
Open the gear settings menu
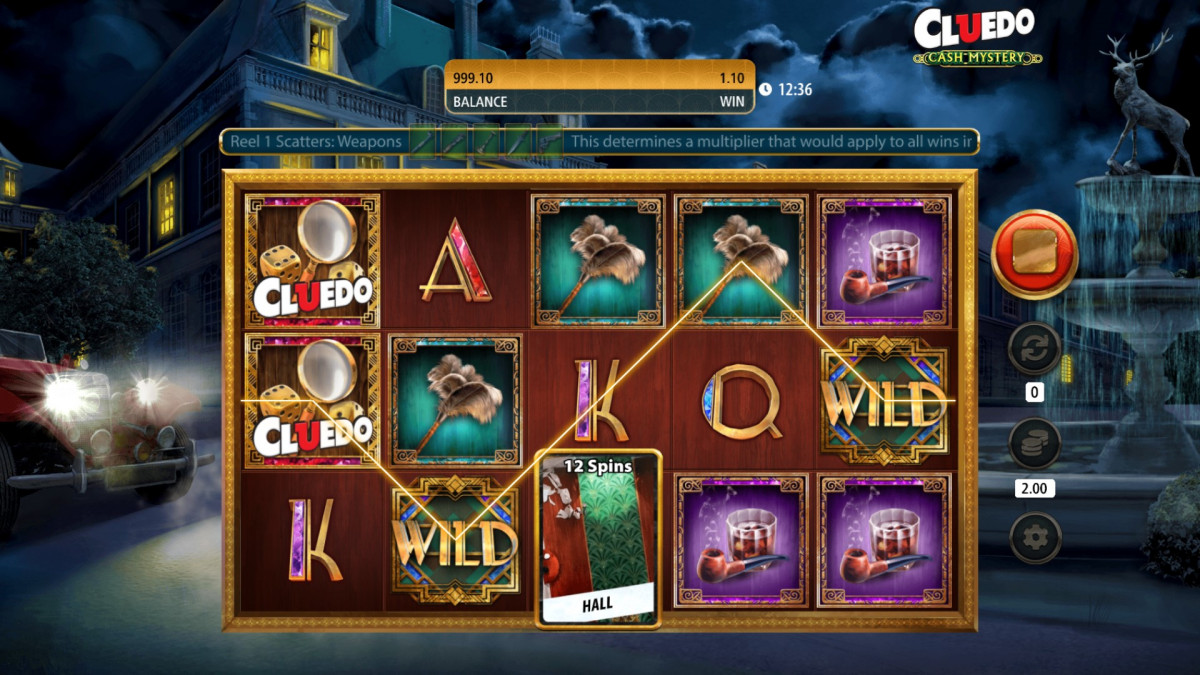coord(1035,538)
